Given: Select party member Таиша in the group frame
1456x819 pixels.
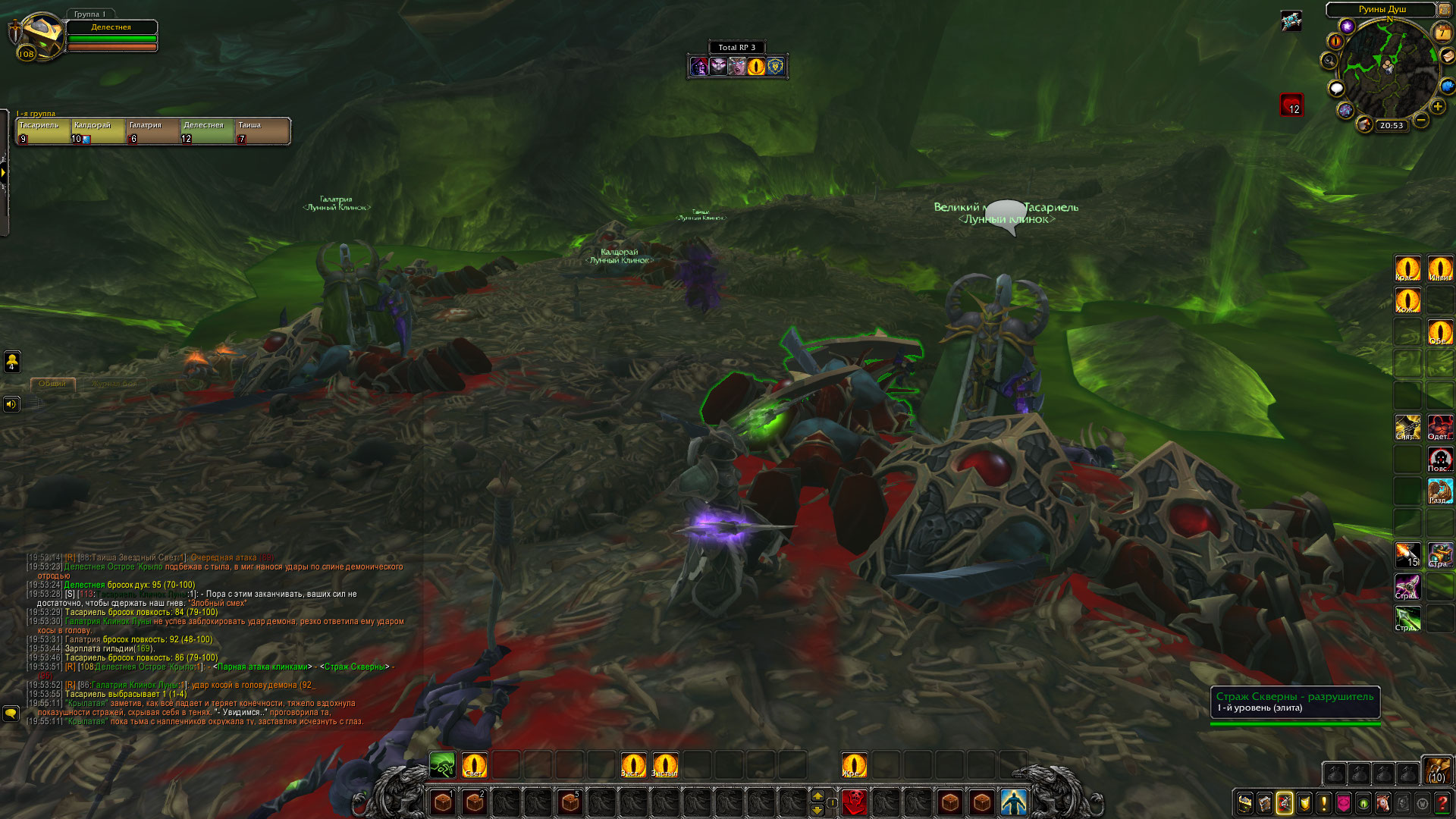Looking at the screenshot, I should pyautogui.click(x=262, y=131).
